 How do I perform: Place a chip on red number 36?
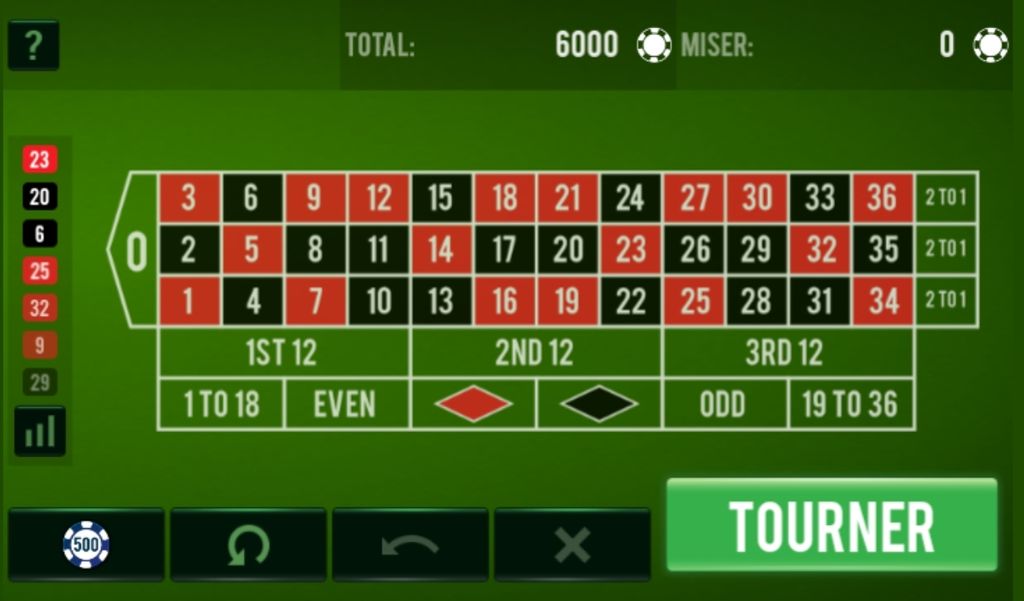coord(882,198)
